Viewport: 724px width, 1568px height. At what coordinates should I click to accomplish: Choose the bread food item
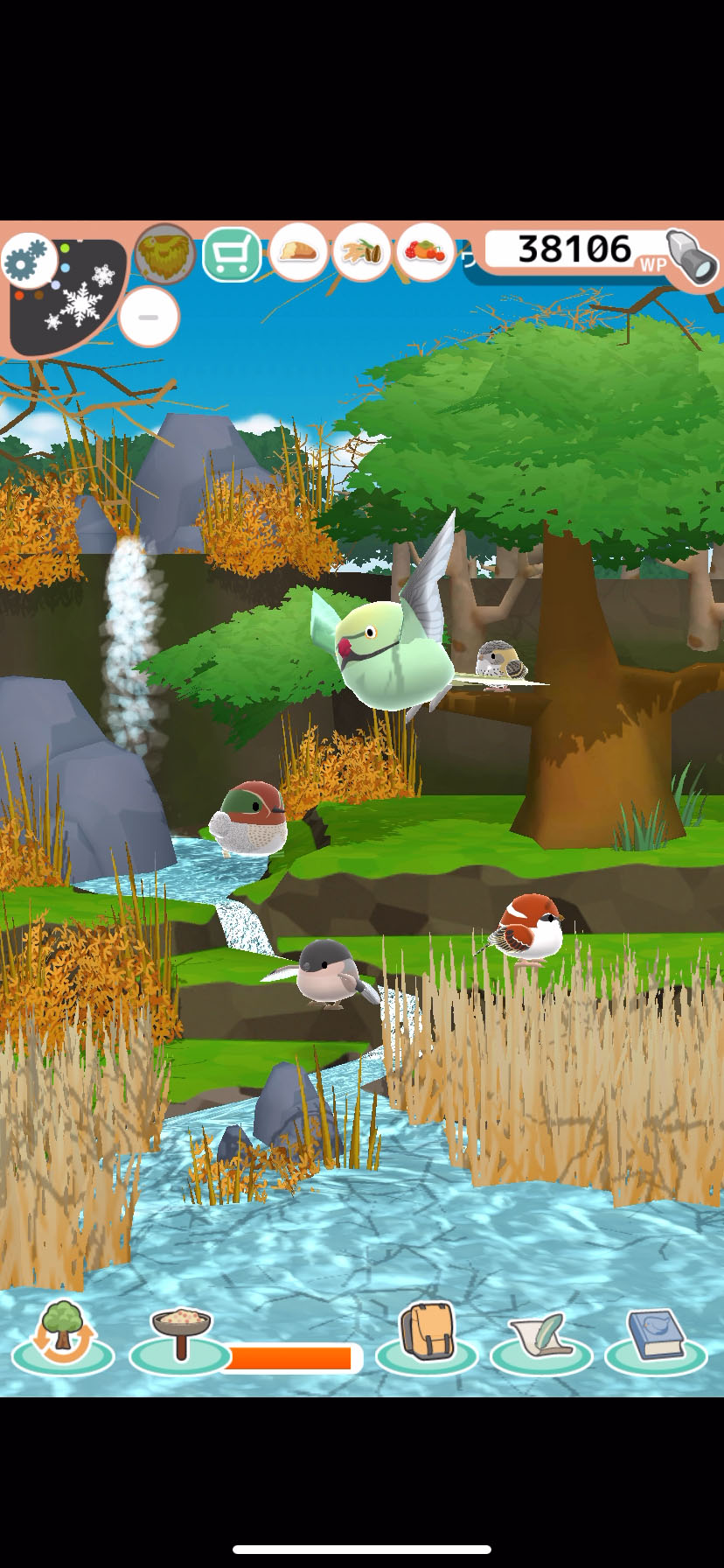[x=298, y=253]
